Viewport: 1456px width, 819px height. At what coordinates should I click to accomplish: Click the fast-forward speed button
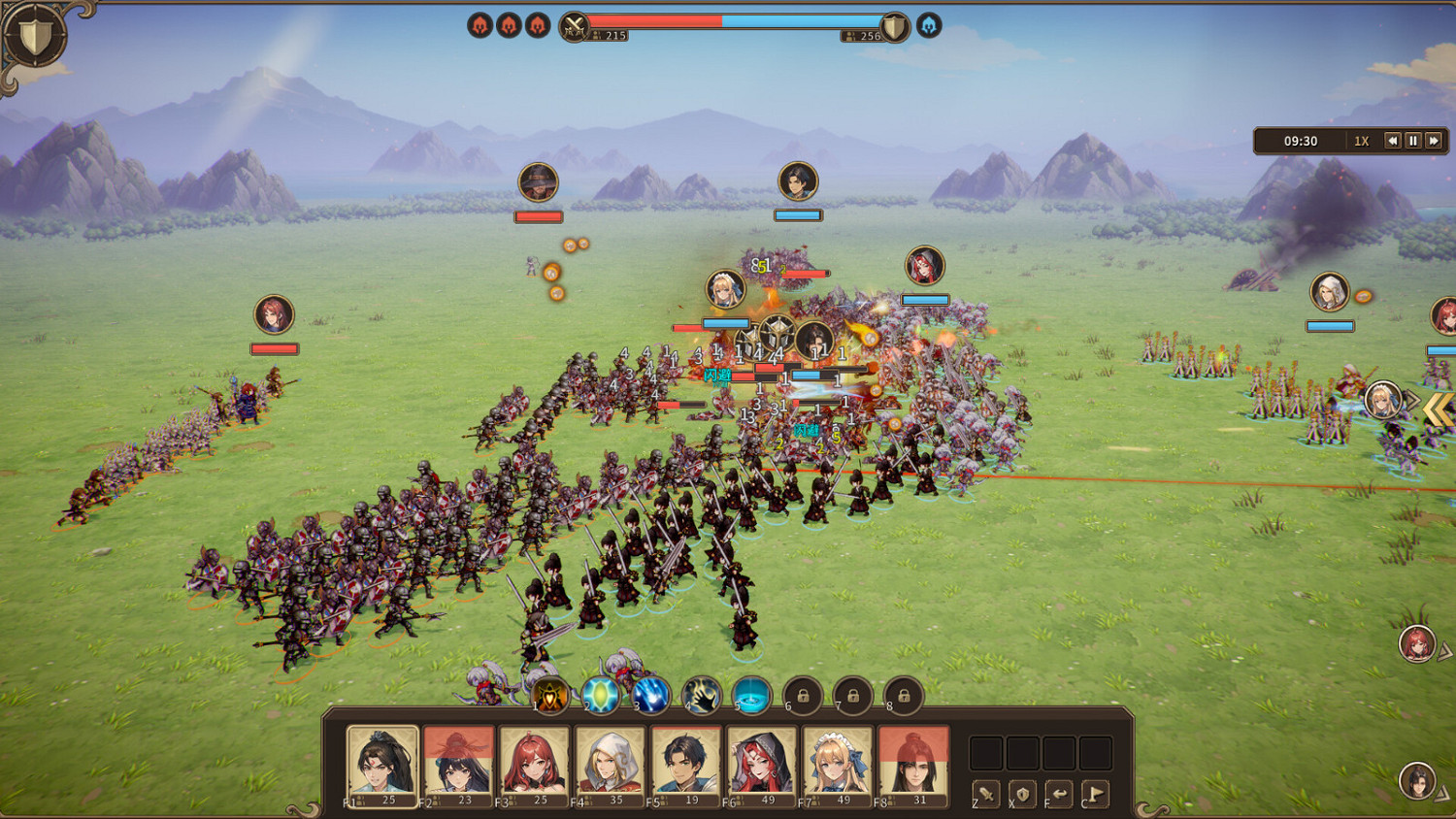click(1434, 141)
